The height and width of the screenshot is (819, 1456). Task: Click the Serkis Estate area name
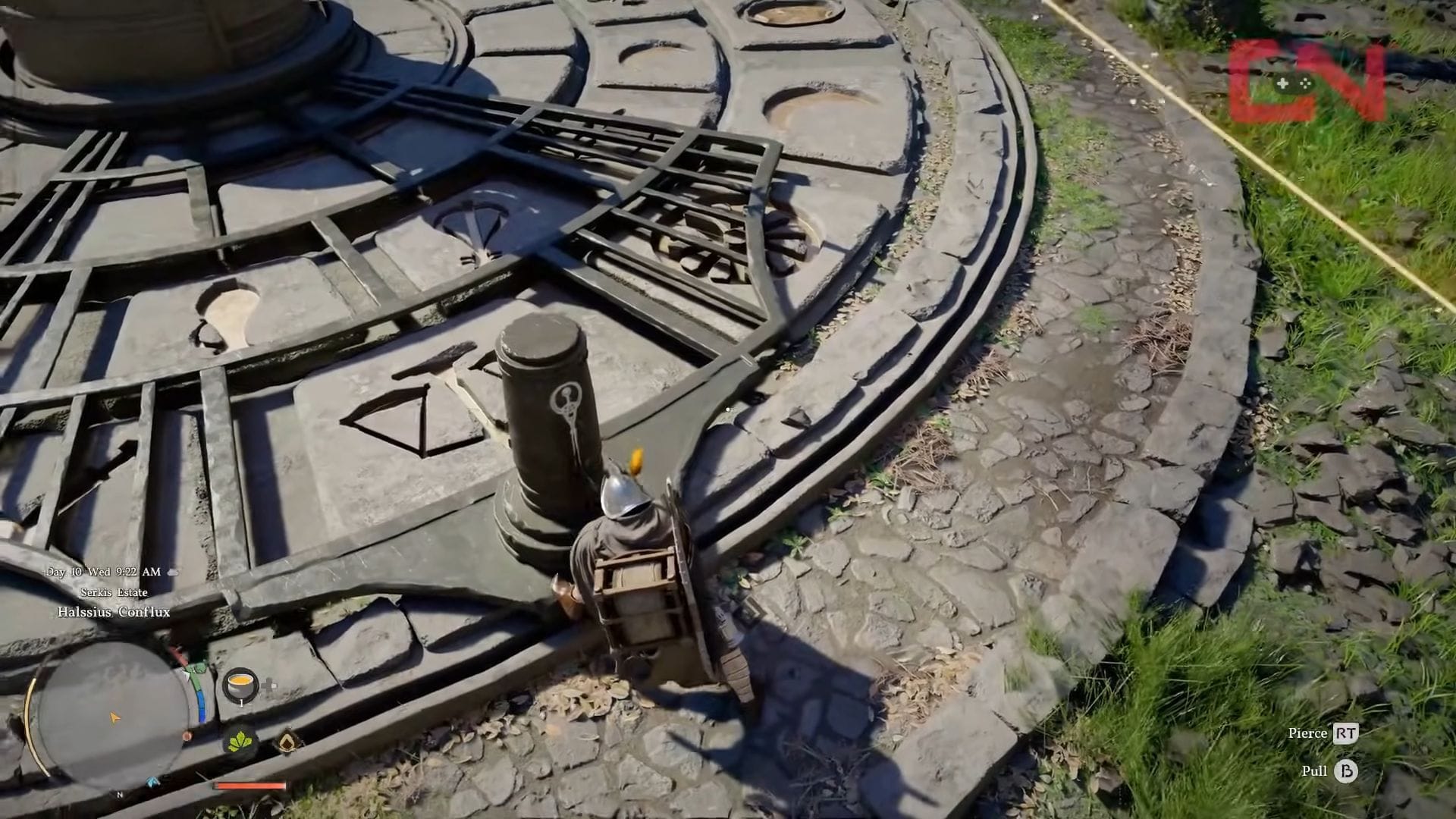tap(112, 593)
